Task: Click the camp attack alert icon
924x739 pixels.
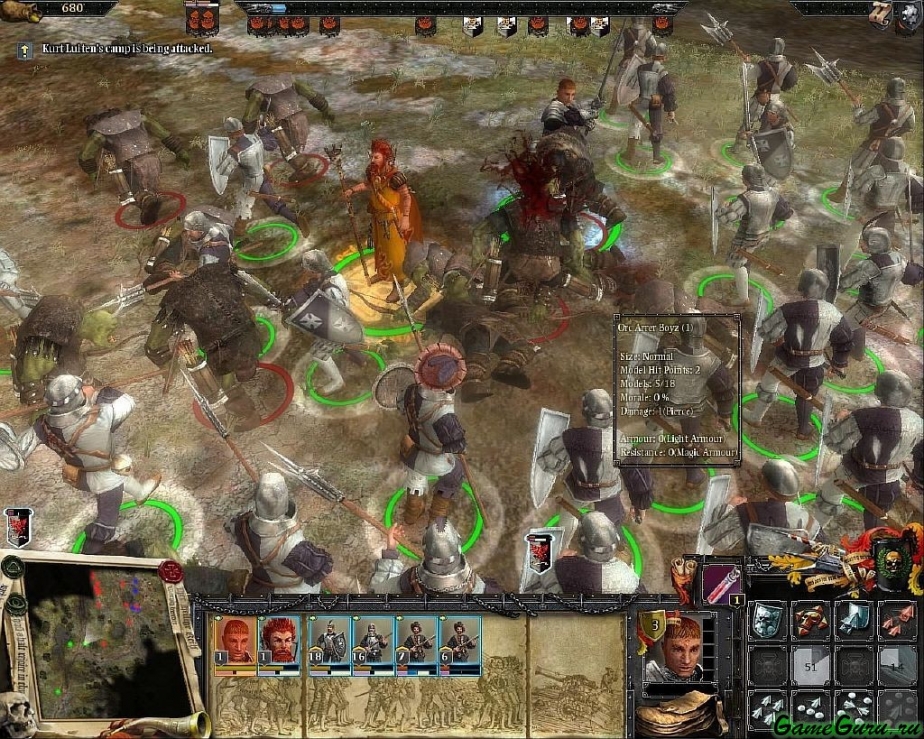Action: (x=24, y=48)
